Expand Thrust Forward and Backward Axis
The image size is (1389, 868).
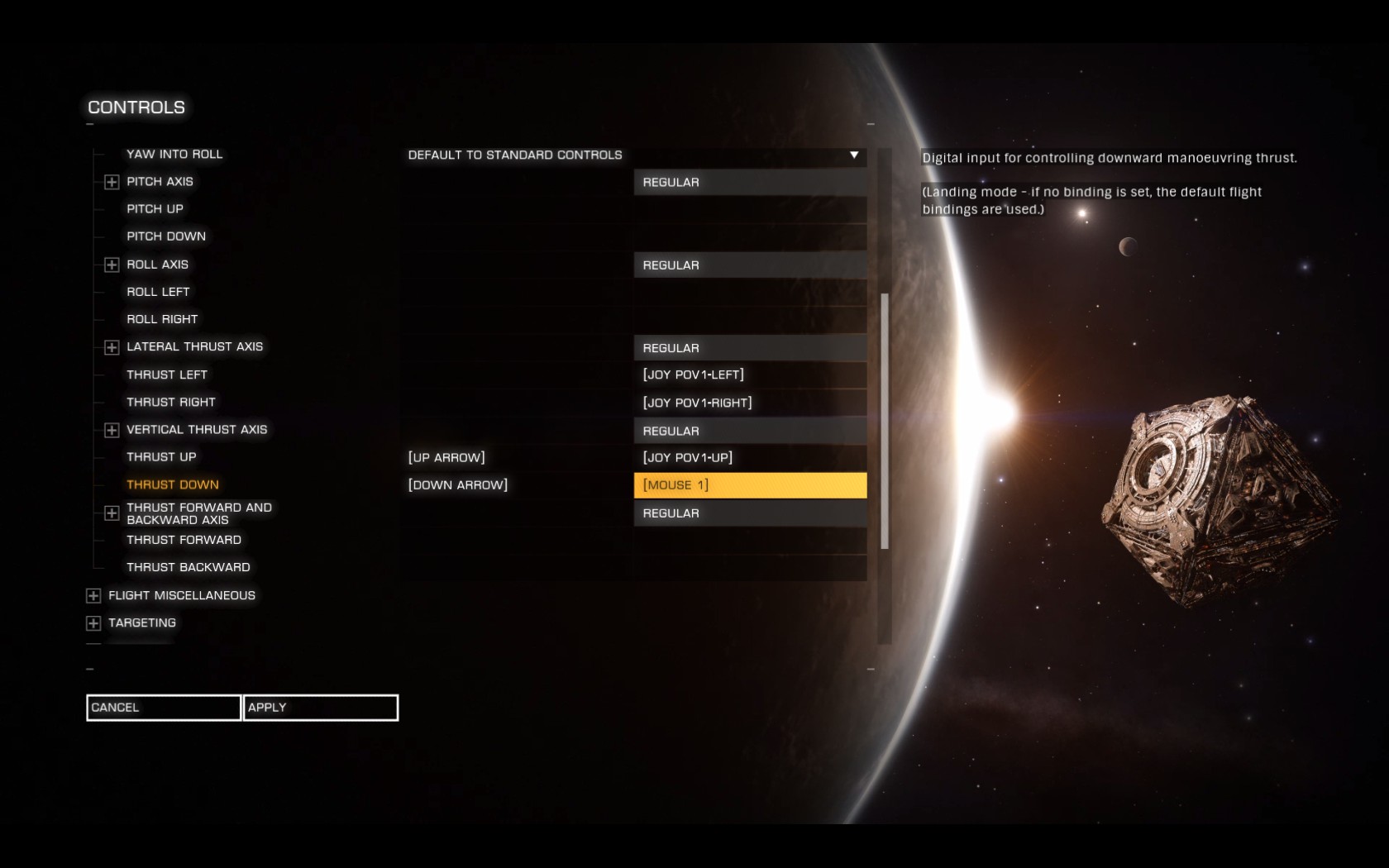pyautogui.click(x=112, y=513)
